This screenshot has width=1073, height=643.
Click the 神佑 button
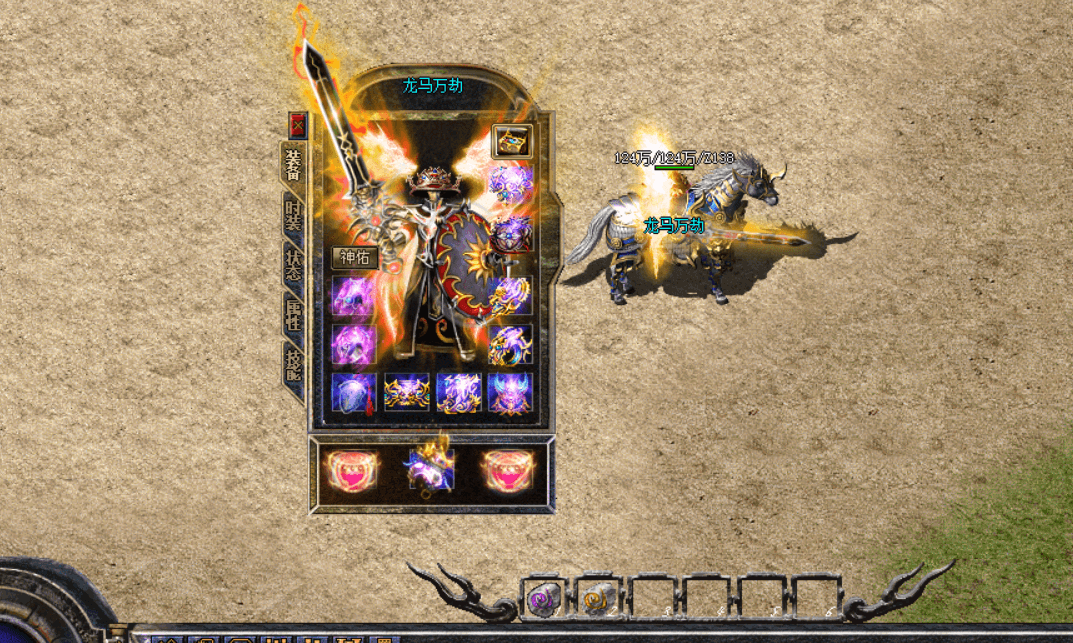click(354, 257)
